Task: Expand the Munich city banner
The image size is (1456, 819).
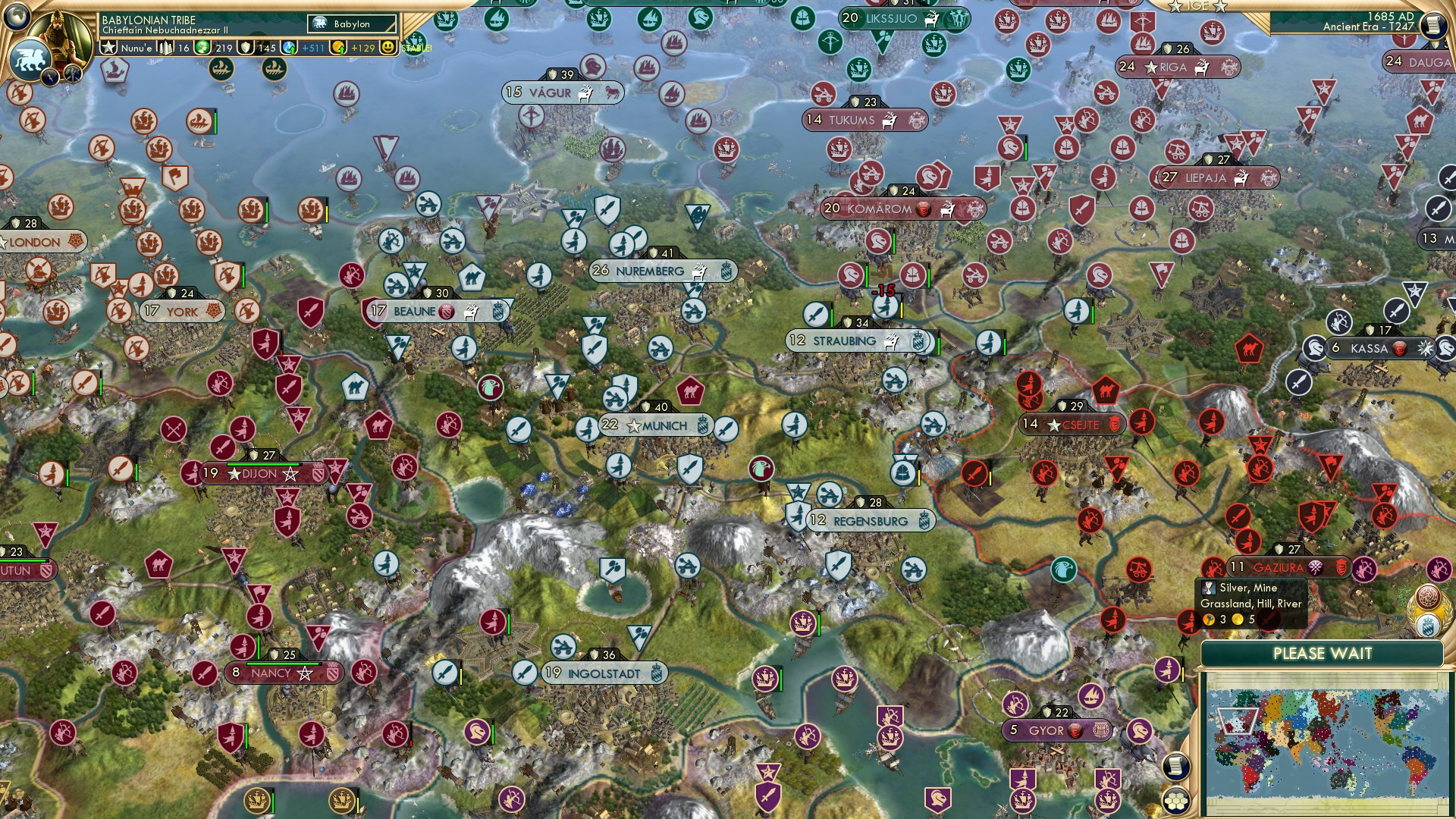Action: click(x=658, y=426)
